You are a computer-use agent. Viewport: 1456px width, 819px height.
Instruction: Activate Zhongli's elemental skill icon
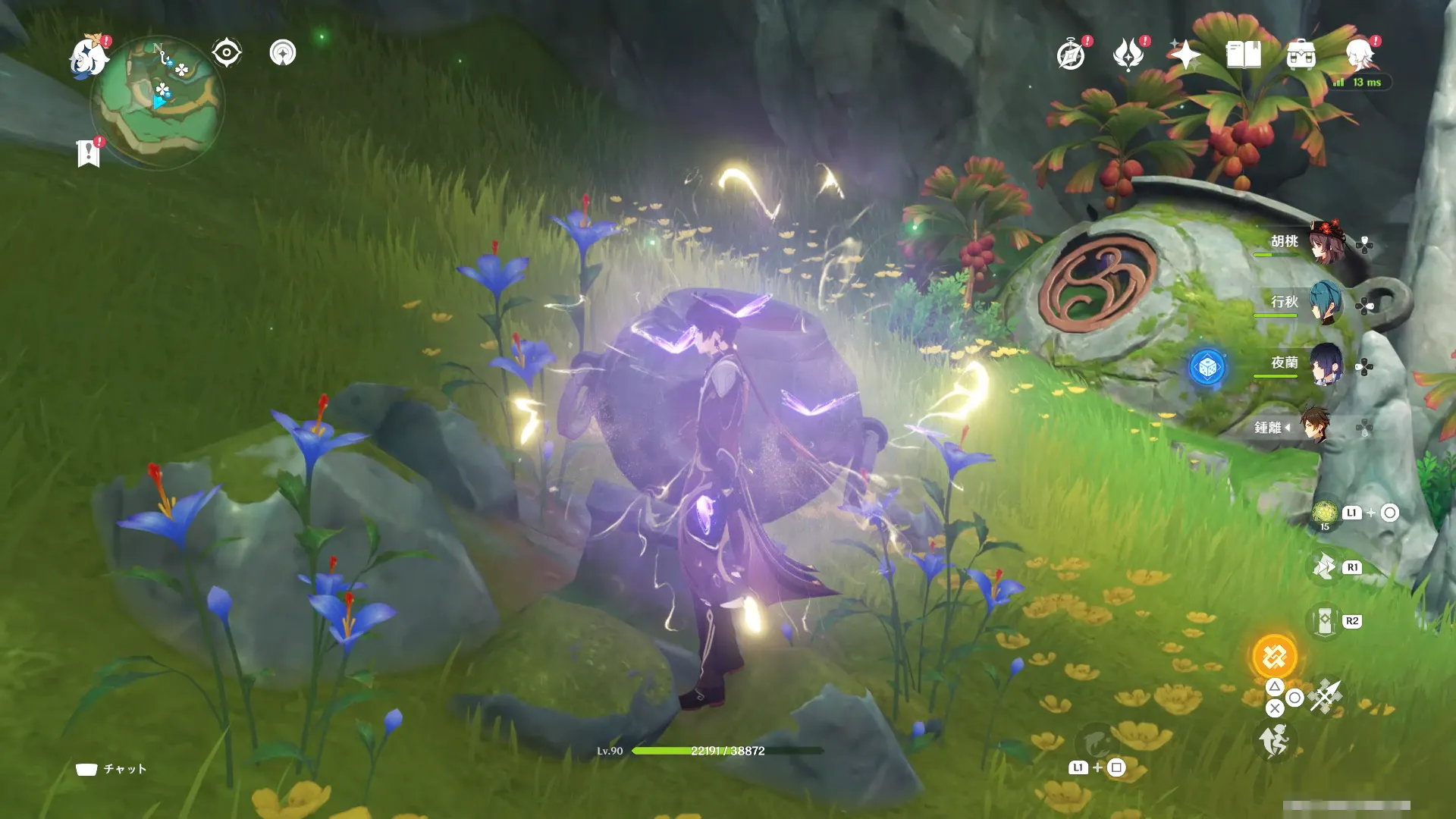pyautogui.click(x=1324, y=567)
